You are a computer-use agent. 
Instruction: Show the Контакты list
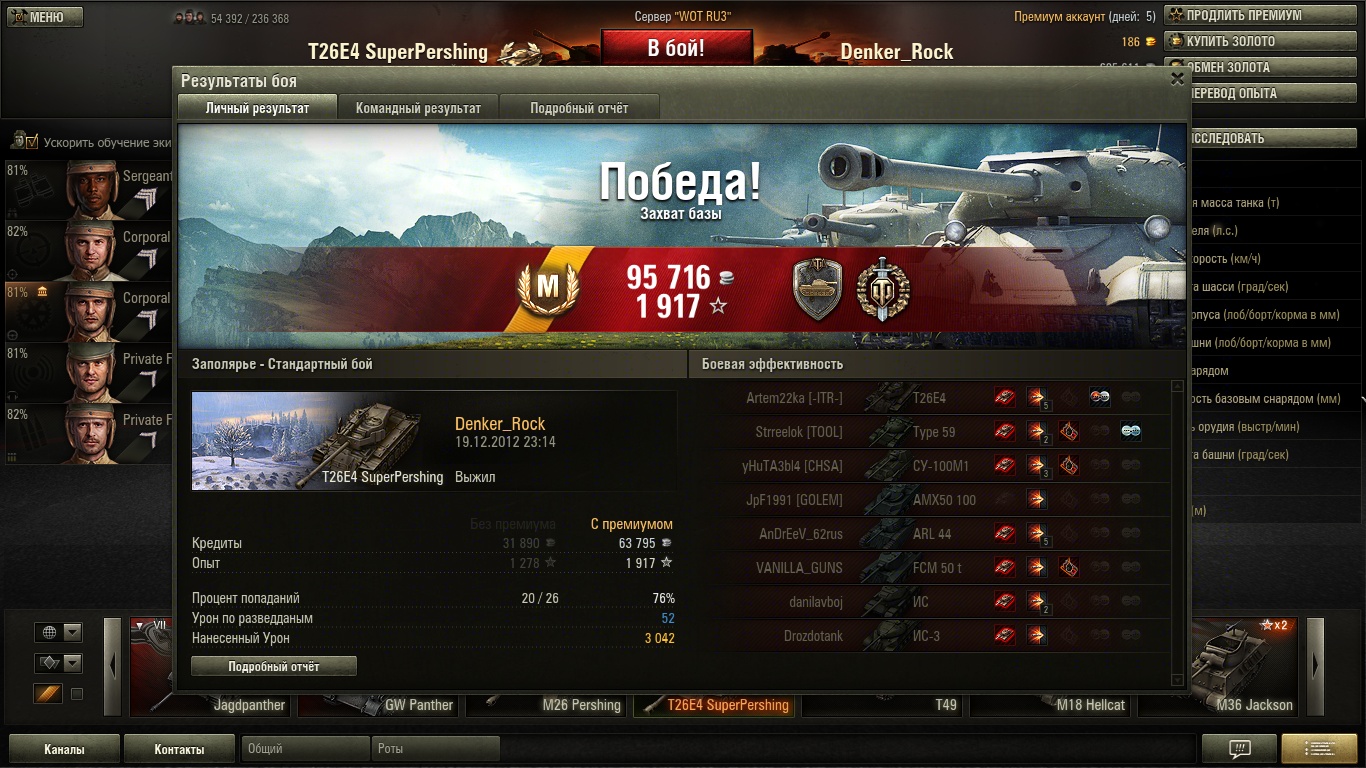coord(179,749)
